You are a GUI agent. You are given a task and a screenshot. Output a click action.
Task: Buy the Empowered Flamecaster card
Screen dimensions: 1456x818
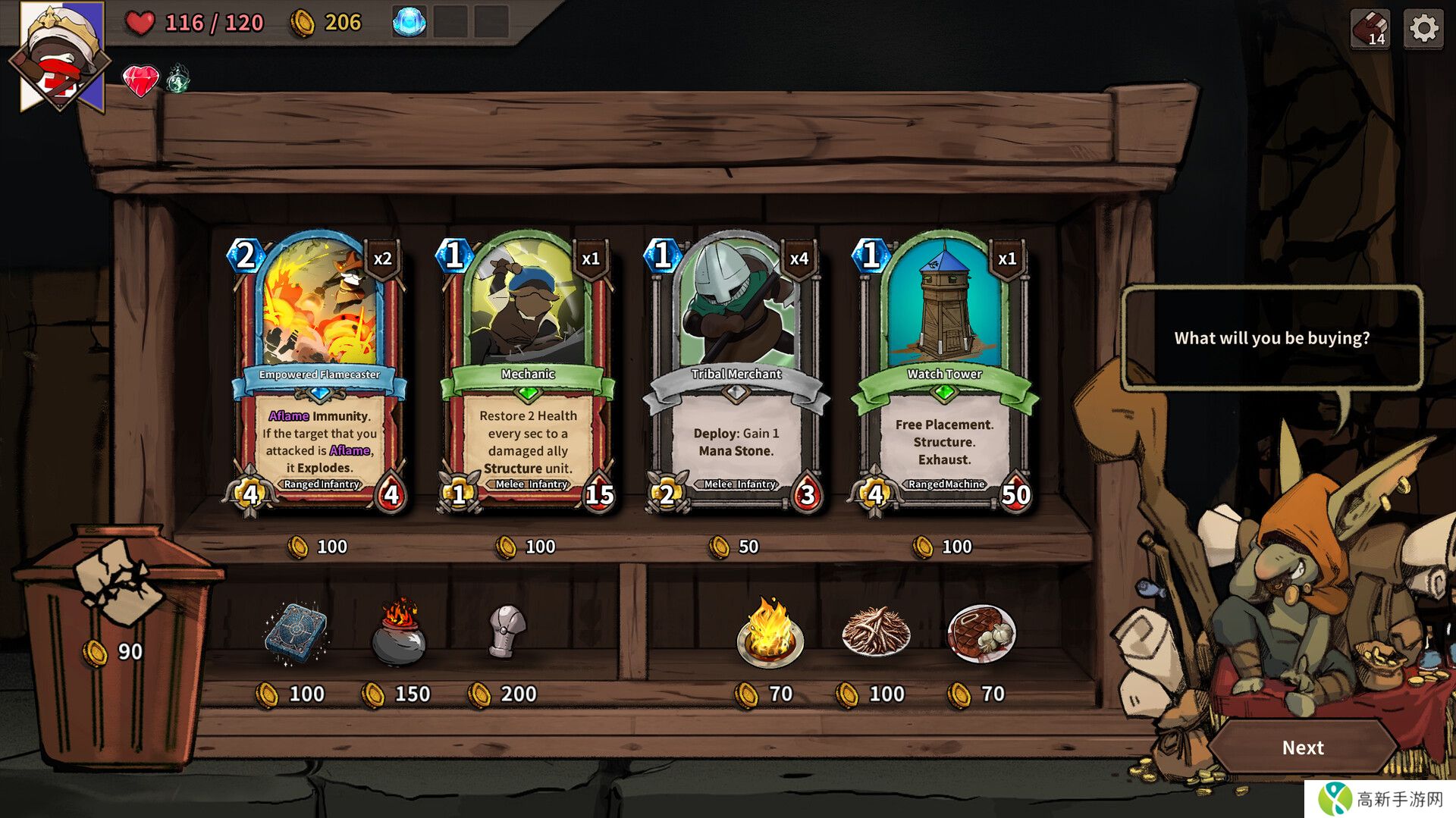pos(319,371)
